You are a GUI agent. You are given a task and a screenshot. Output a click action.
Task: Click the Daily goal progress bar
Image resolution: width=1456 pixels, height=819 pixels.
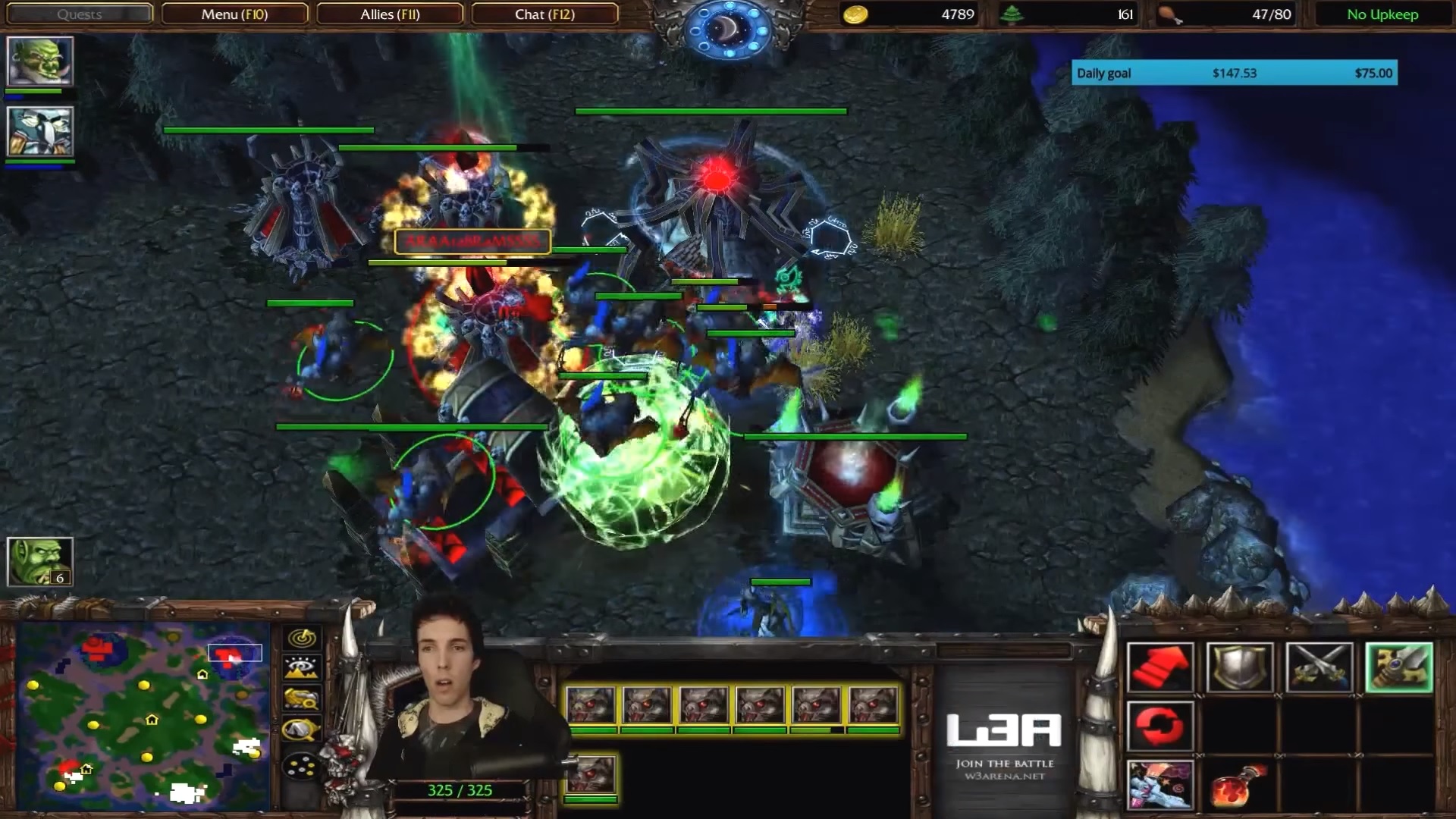pyautogui.click(x=1234, y=73)
